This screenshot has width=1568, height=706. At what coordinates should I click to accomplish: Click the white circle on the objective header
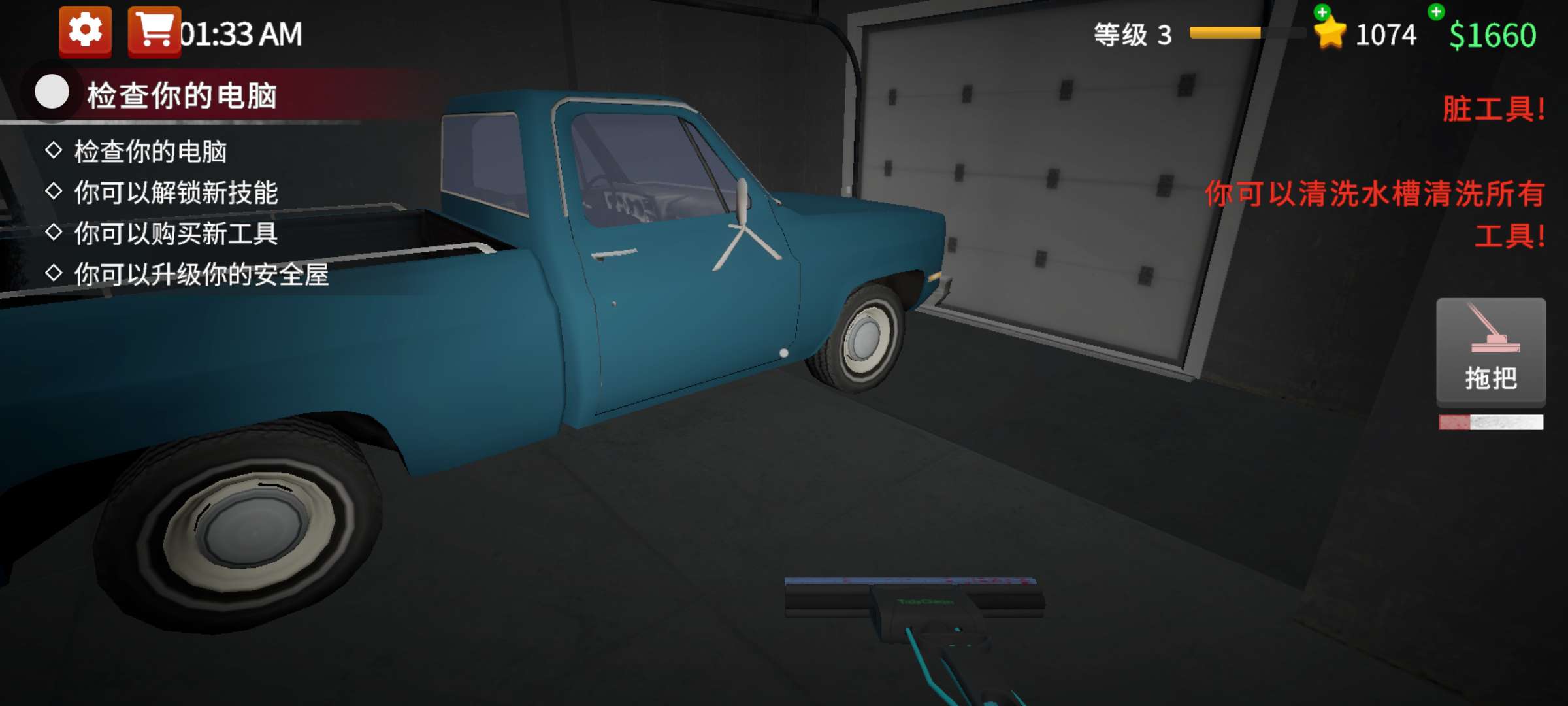52,92
